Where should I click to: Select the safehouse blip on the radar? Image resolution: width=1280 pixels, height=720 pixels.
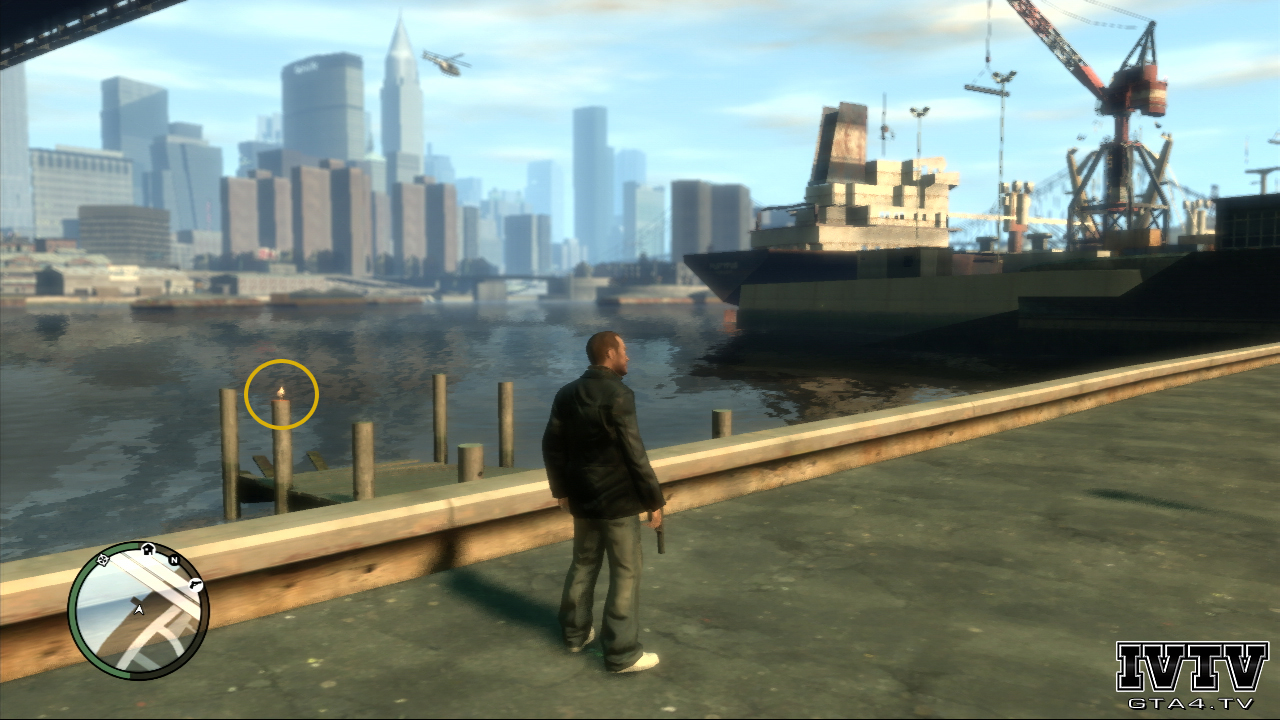149,548
